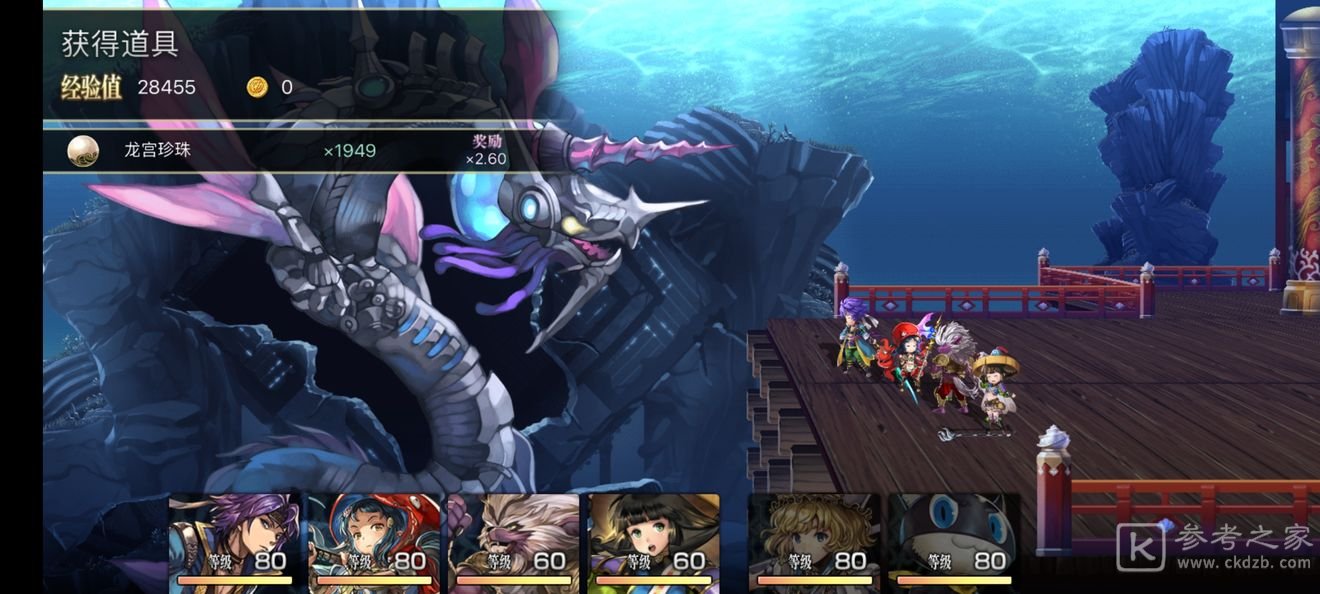The width and height of the screenshot is (1320, 594).
Task: Select the purple-haired swordsman portrait
Action: pyautogui.click(x=235, y=537)
